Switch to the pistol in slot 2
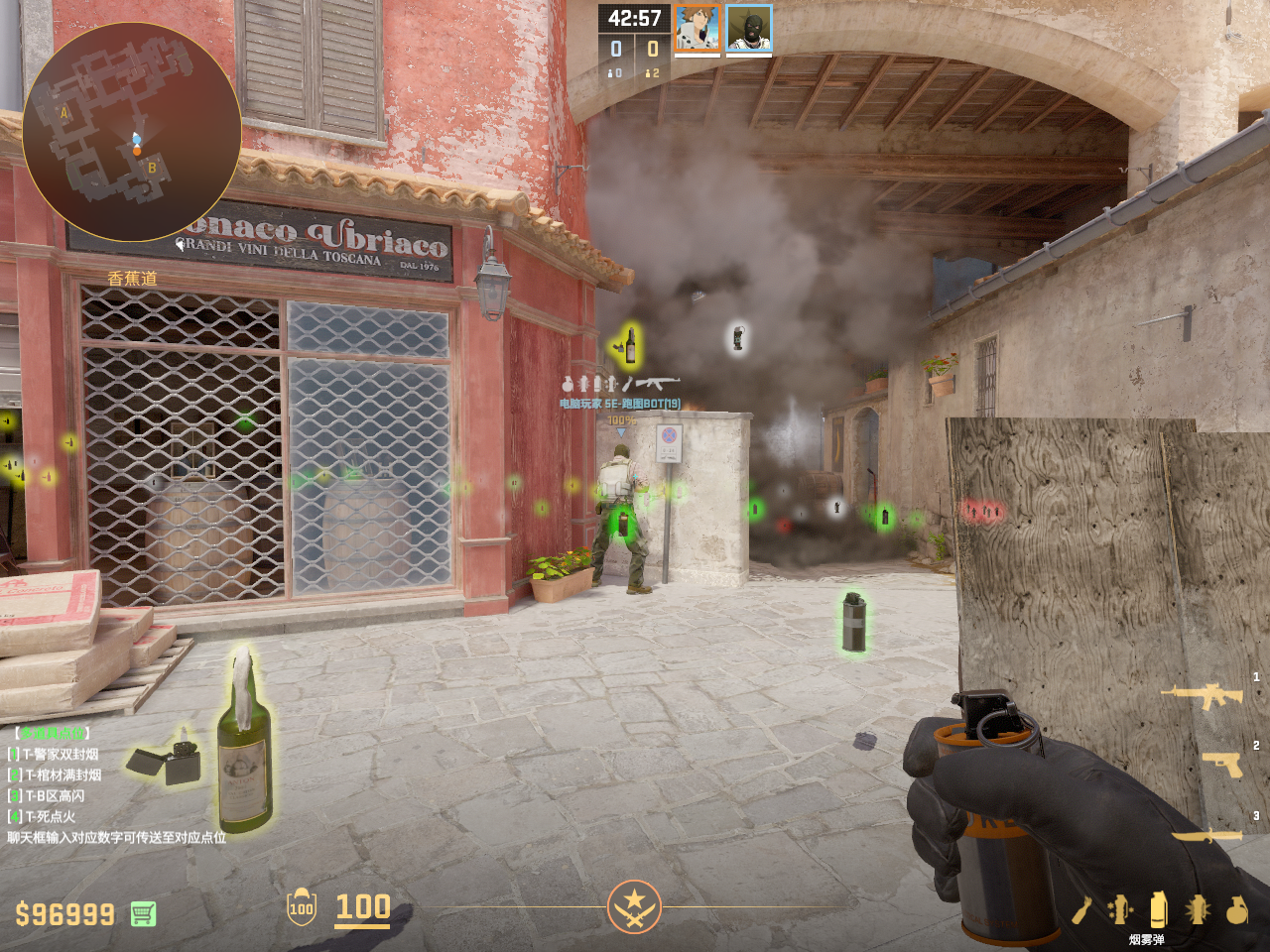Image resolution: width=1270 pixels, height=952 pixels. [1221, 763]
